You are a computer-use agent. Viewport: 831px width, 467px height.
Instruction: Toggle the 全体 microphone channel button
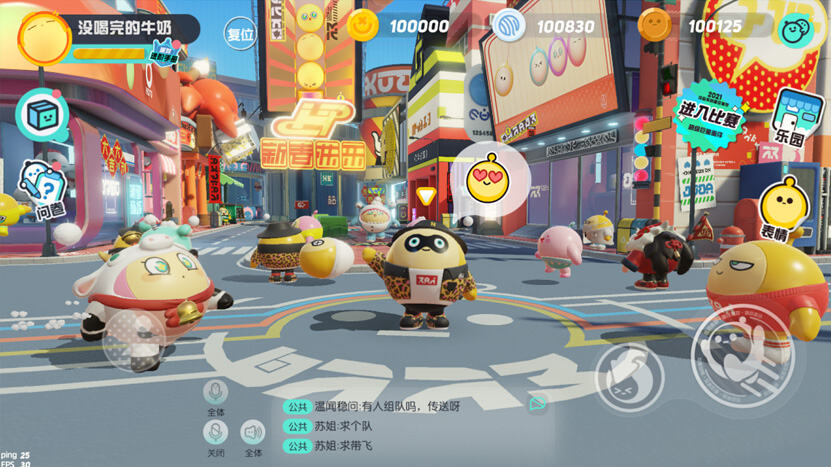pos(214,392)
